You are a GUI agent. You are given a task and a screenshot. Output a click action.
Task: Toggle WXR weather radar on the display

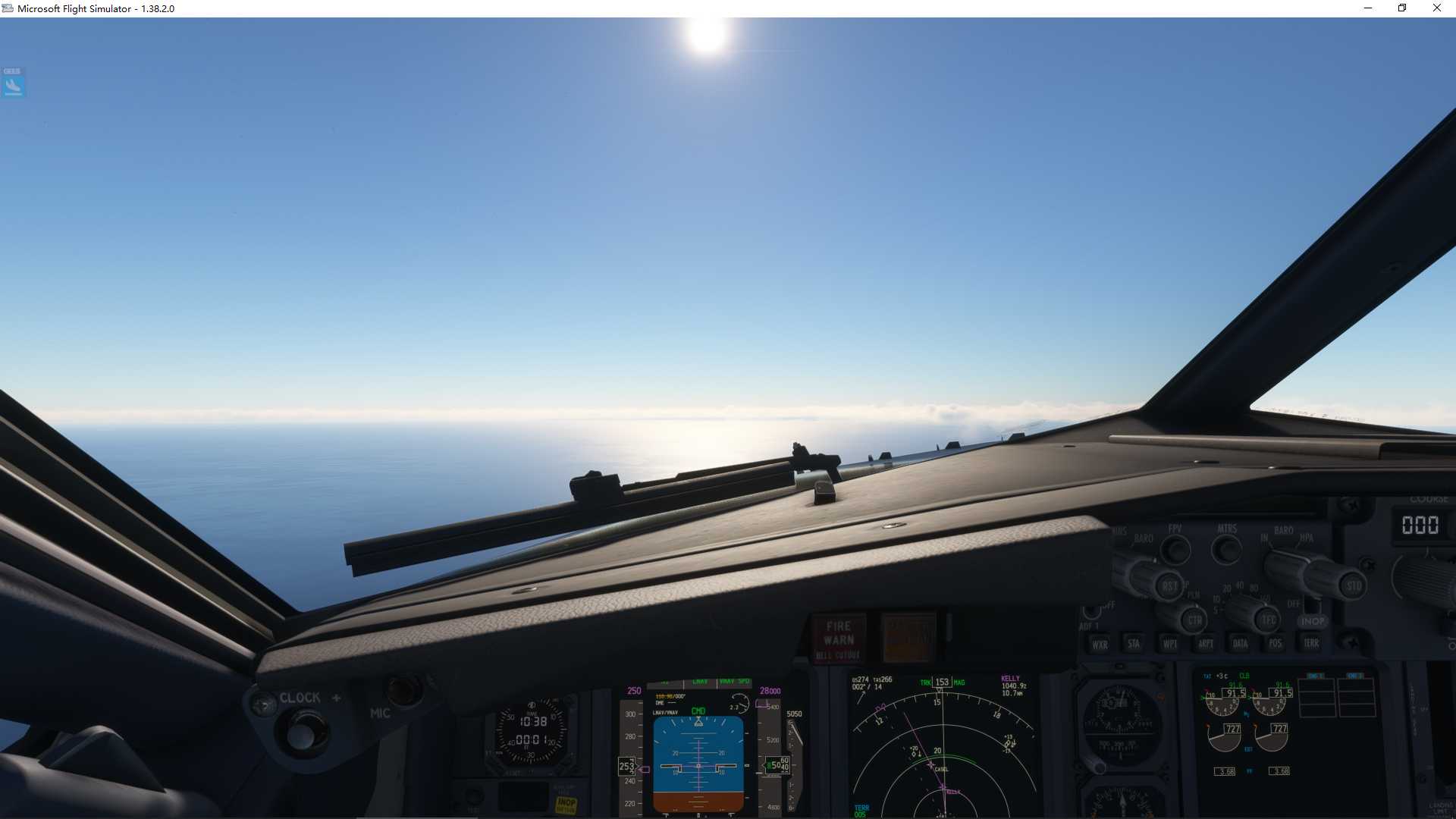point(1102,643)
